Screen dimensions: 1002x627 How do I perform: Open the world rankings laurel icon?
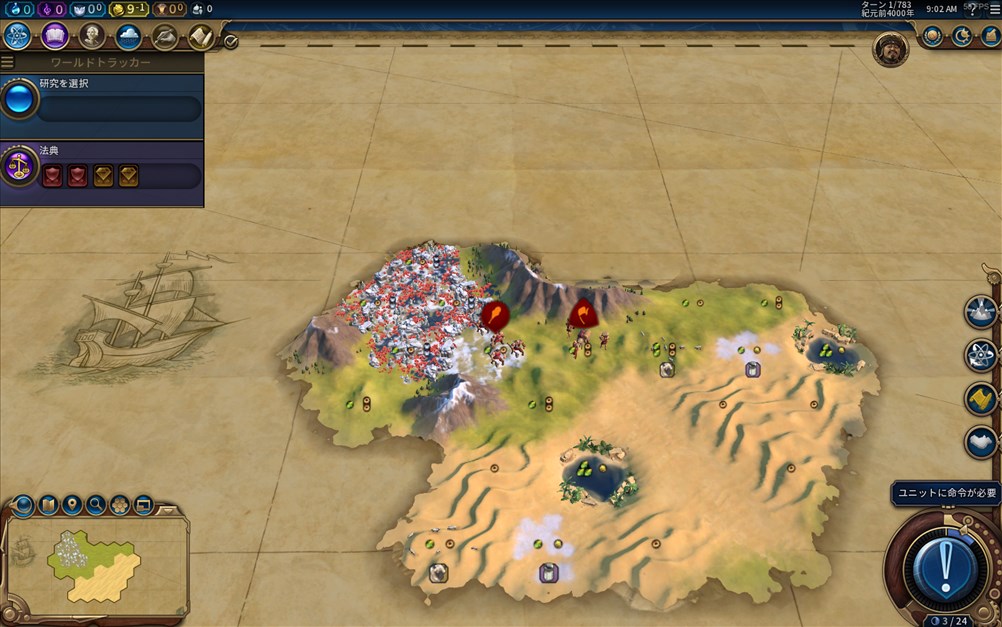(932, 37)
